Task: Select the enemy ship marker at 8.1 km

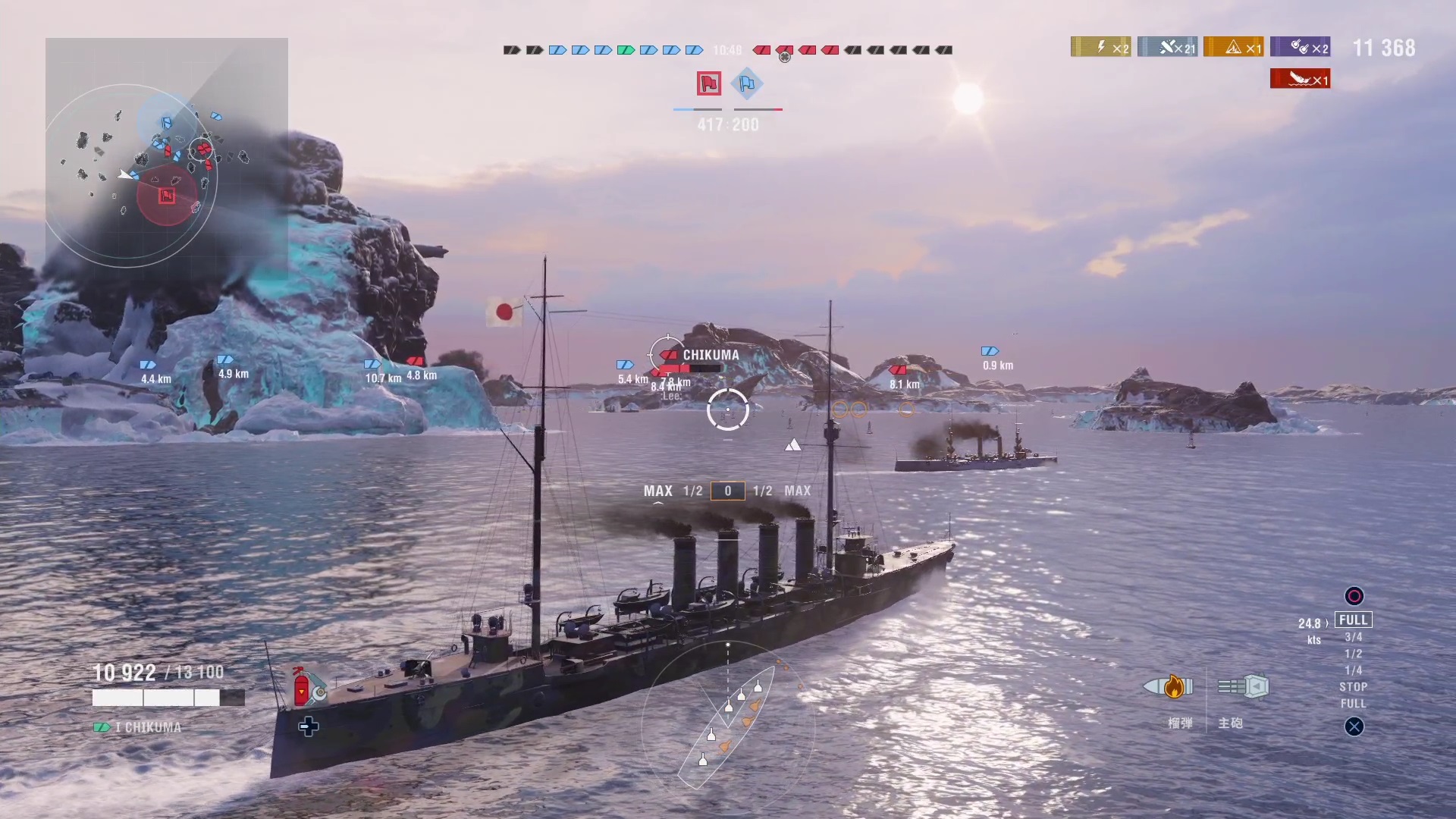Action: point(898,370)
